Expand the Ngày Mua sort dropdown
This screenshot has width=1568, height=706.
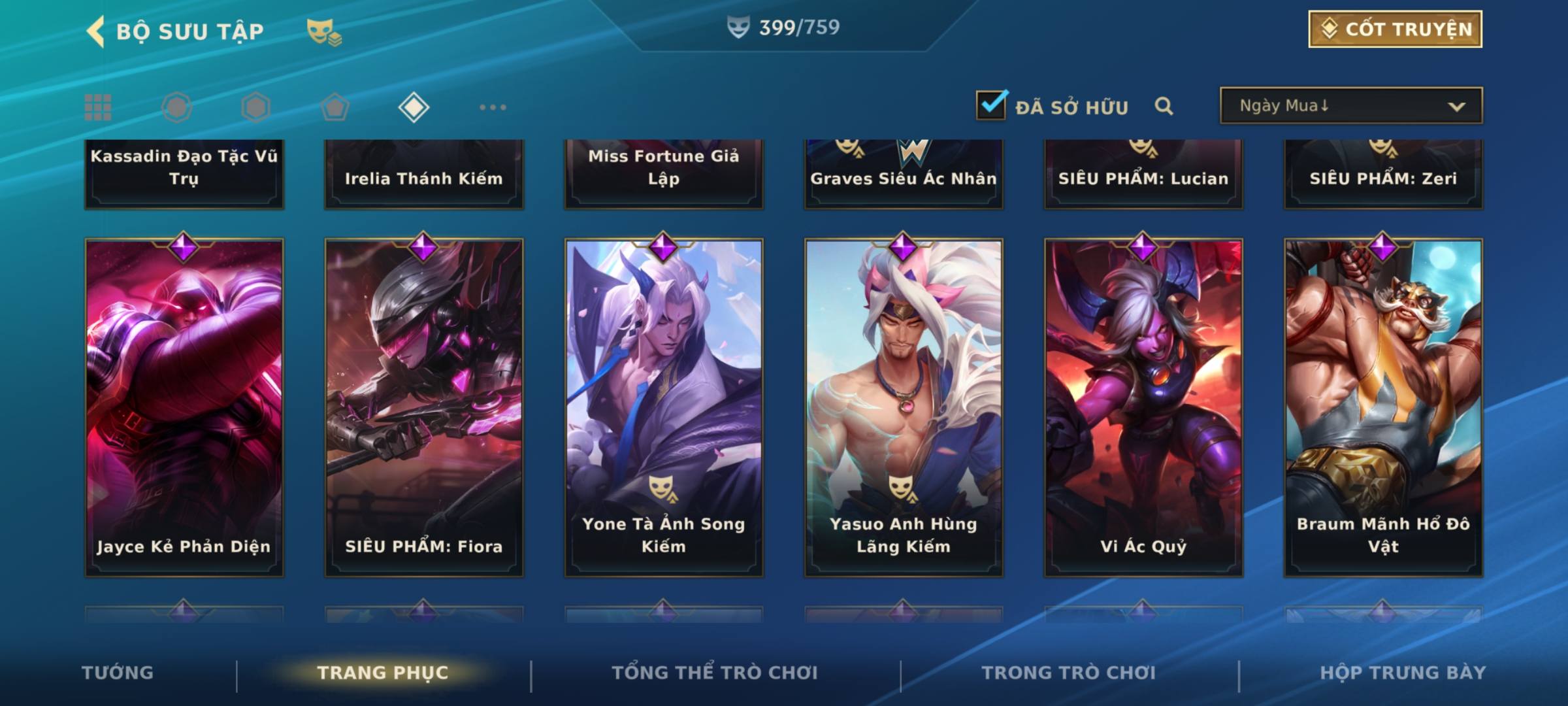pos(1351,106)
